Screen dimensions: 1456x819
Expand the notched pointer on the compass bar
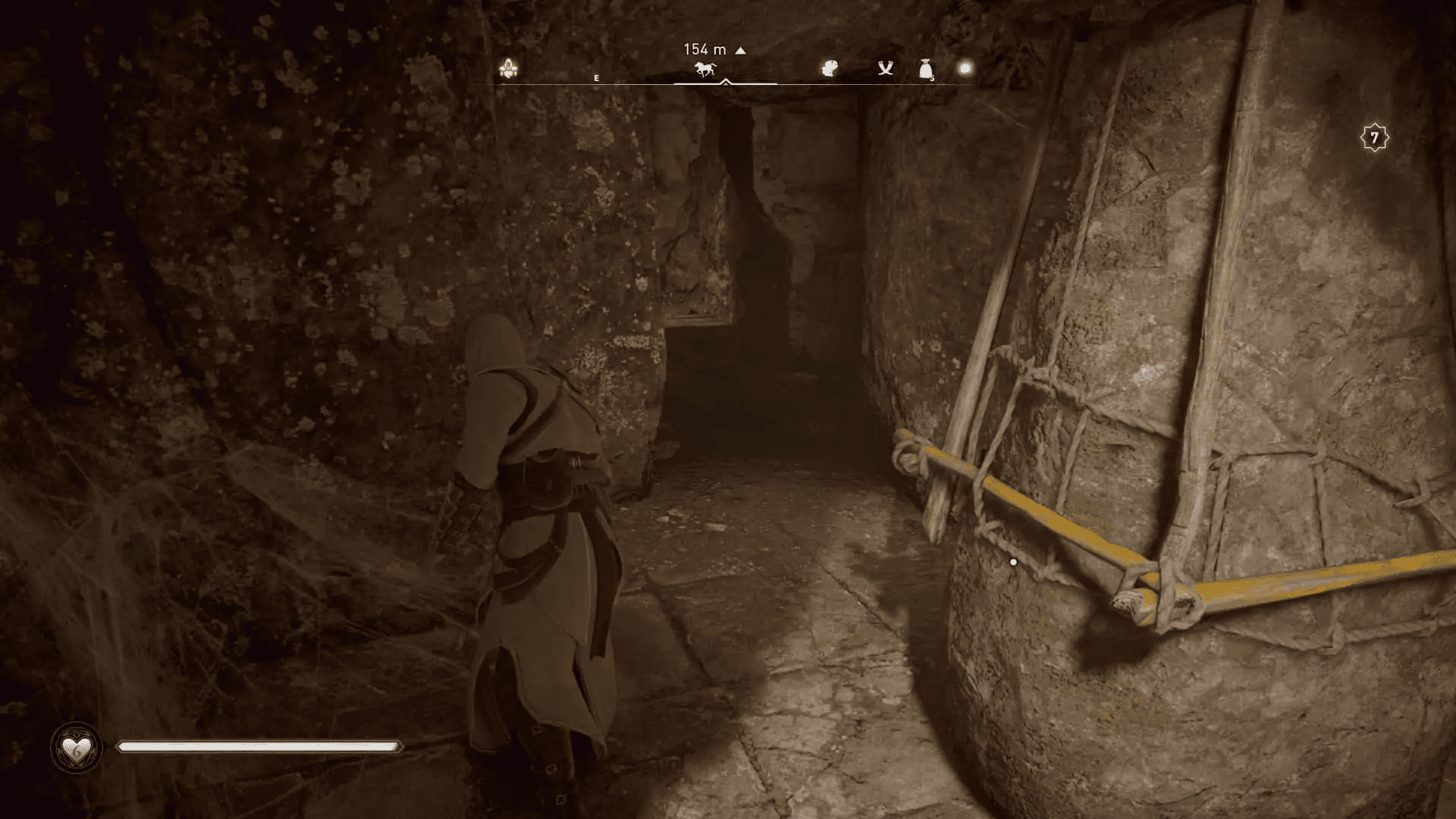[726, 80]
